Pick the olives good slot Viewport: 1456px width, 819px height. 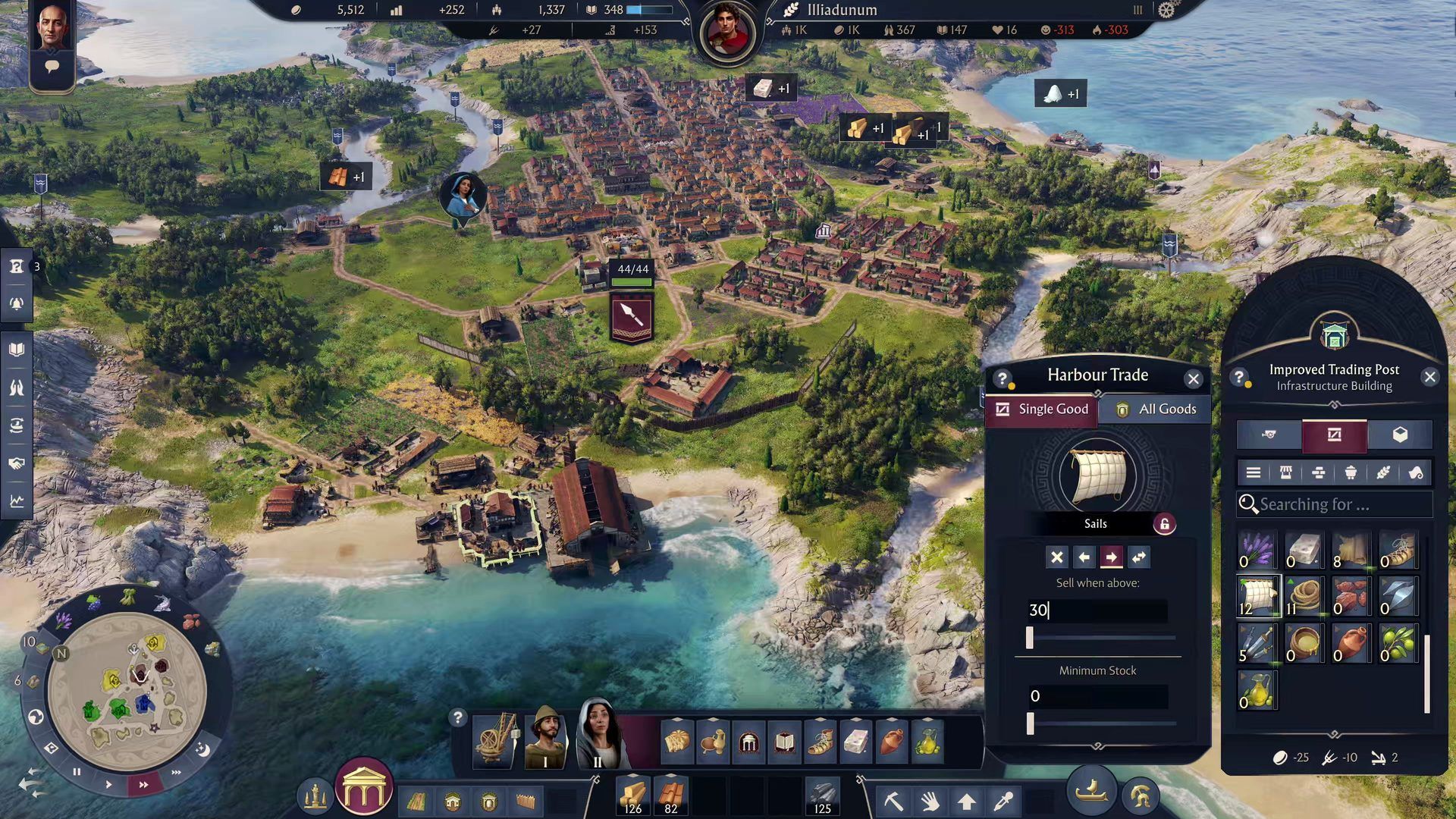coord(1398,643)
